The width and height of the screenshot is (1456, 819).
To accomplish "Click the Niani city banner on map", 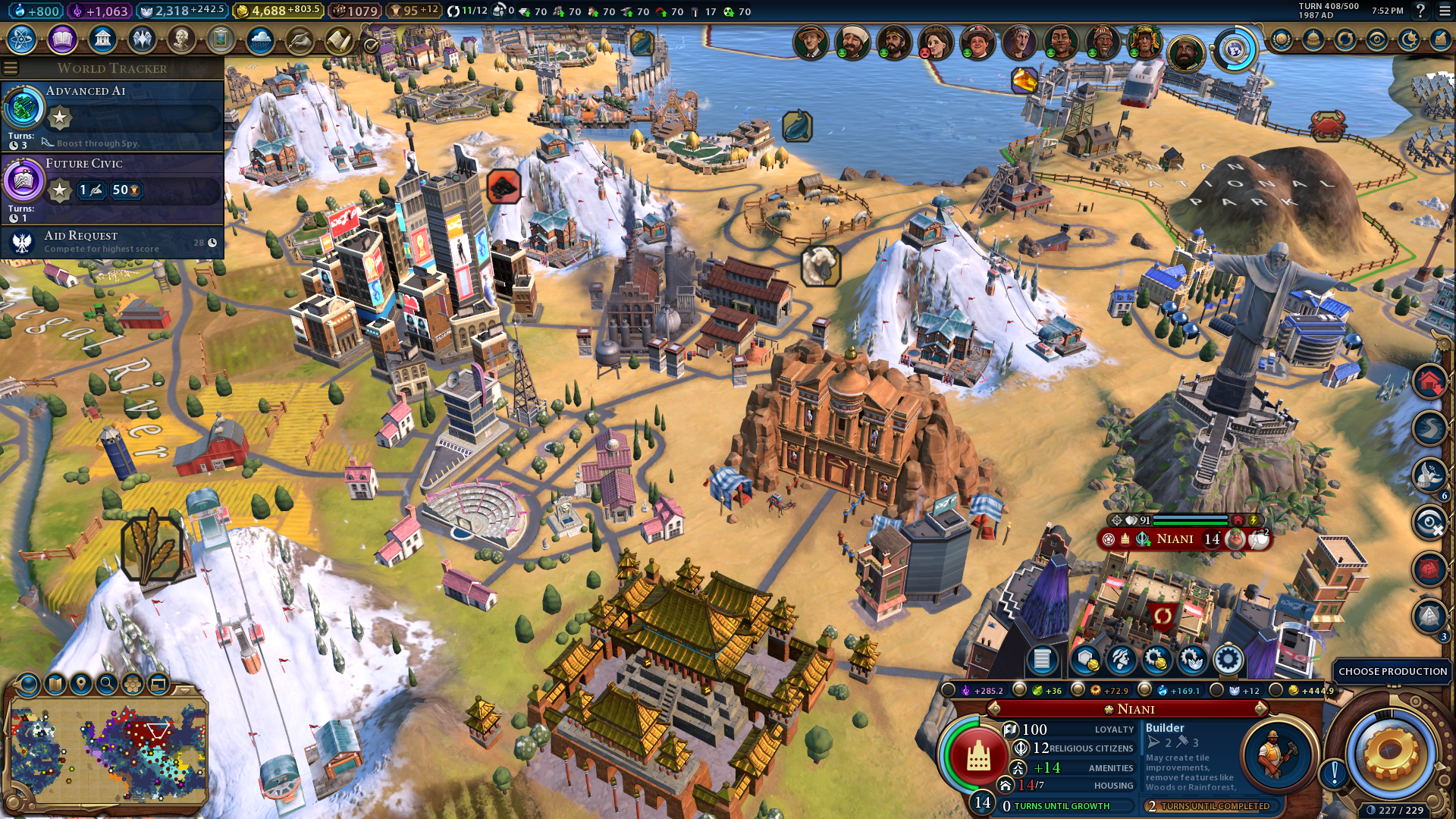I will 1175,539.
